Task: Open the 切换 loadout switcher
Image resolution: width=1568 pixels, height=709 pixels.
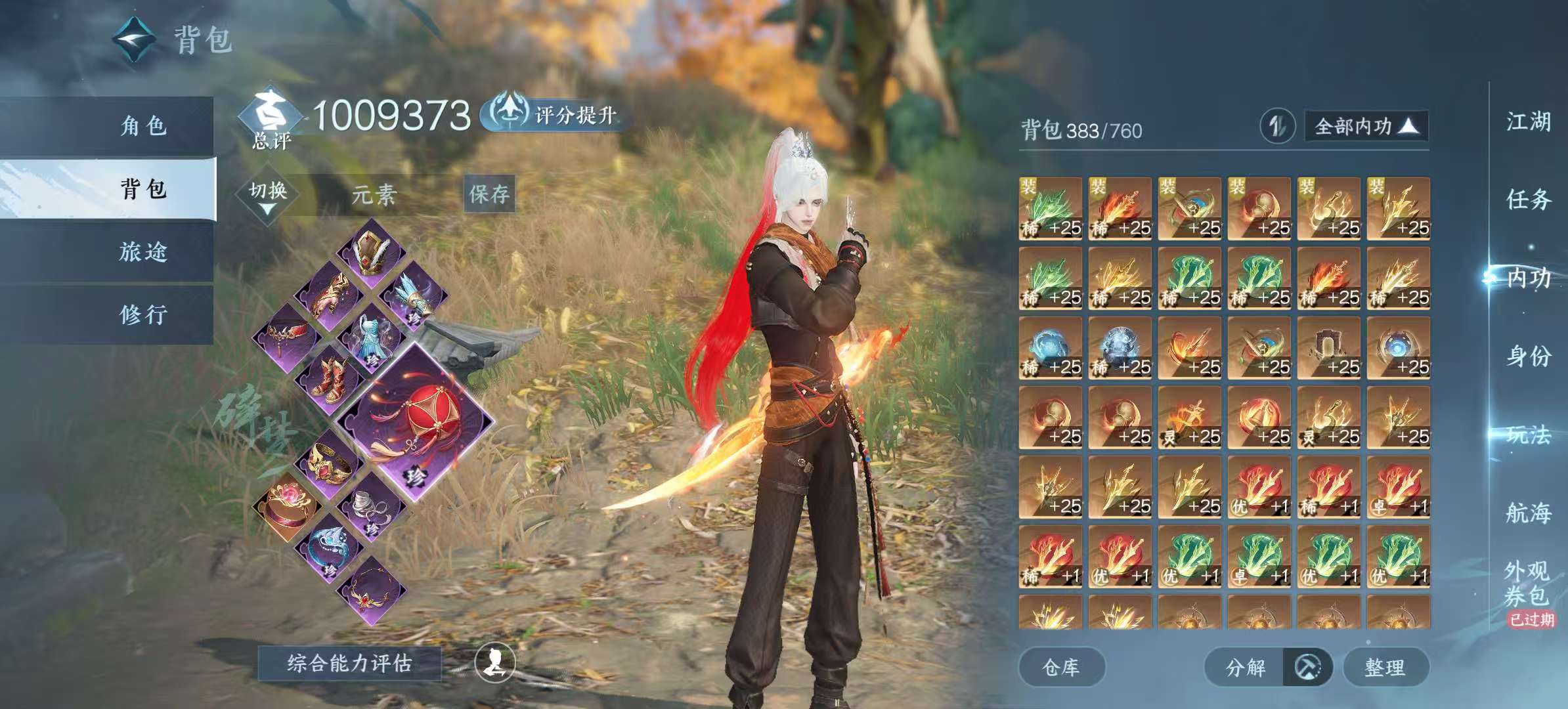Action: (x=268, y=196)
